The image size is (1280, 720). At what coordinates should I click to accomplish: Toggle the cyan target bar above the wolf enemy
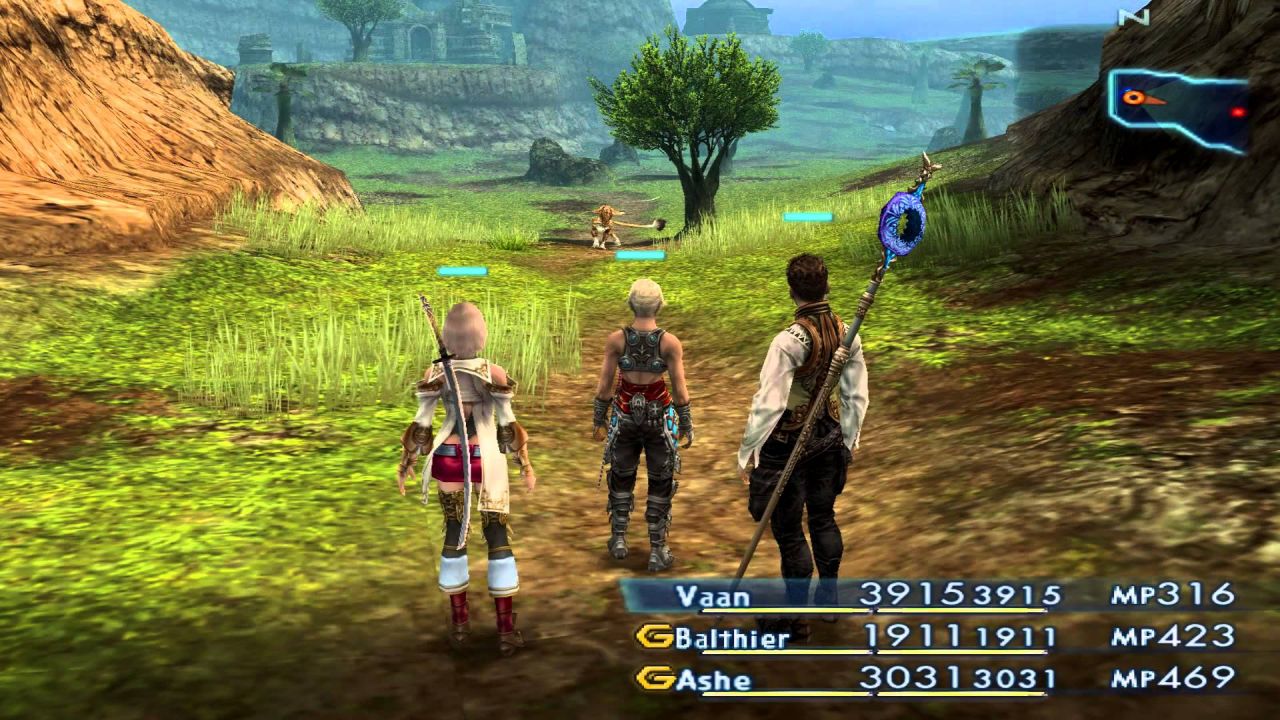click(806, 216)
